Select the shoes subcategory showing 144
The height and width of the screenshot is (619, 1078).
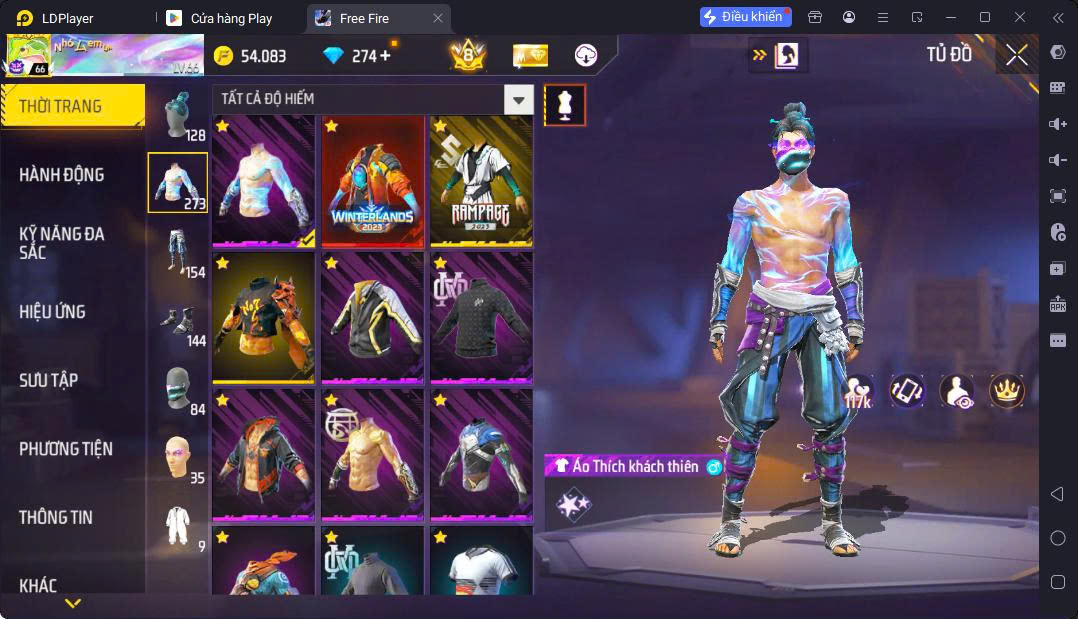[x=178, y=320]
